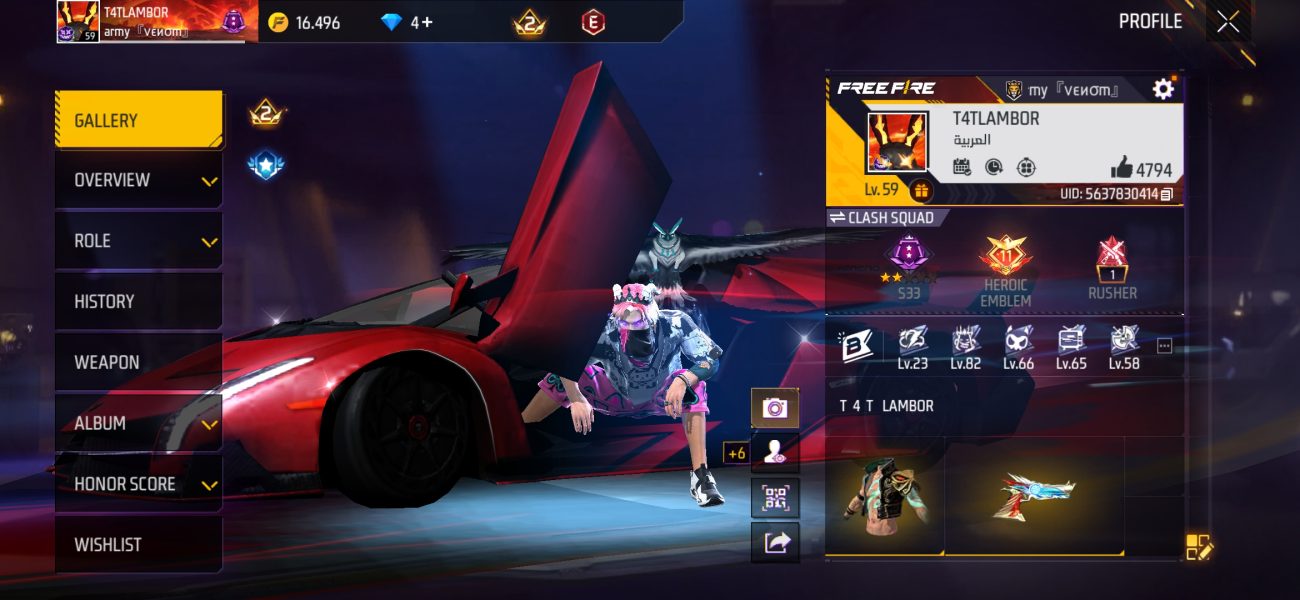Close the profile with the X button
This screenshot has width=1300, height=600.
(1228, 21)
